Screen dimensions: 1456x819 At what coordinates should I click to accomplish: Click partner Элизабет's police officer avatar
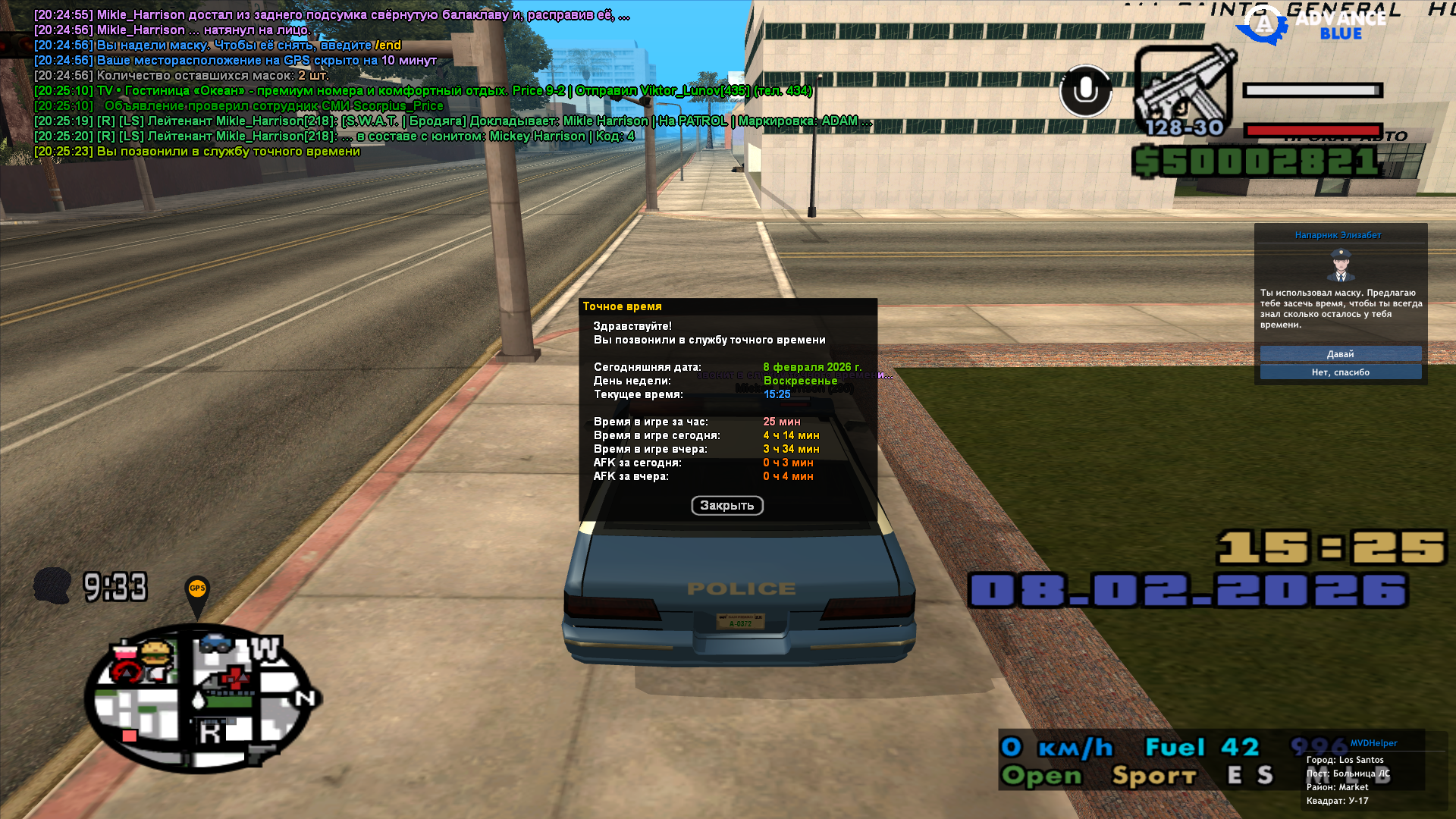(1340, 265)
